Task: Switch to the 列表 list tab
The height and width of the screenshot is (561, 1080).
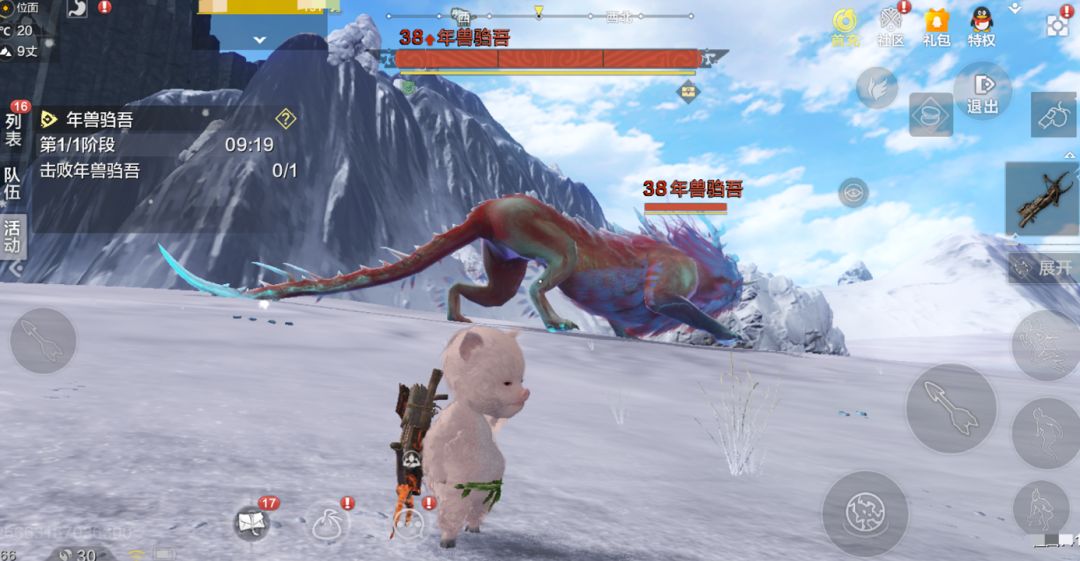Action: tap(13, 130)
